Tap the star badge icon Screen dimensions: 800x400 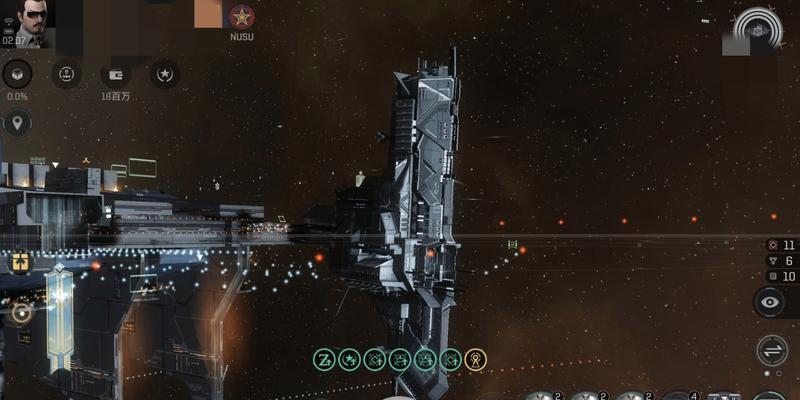[x=165, y=74]
